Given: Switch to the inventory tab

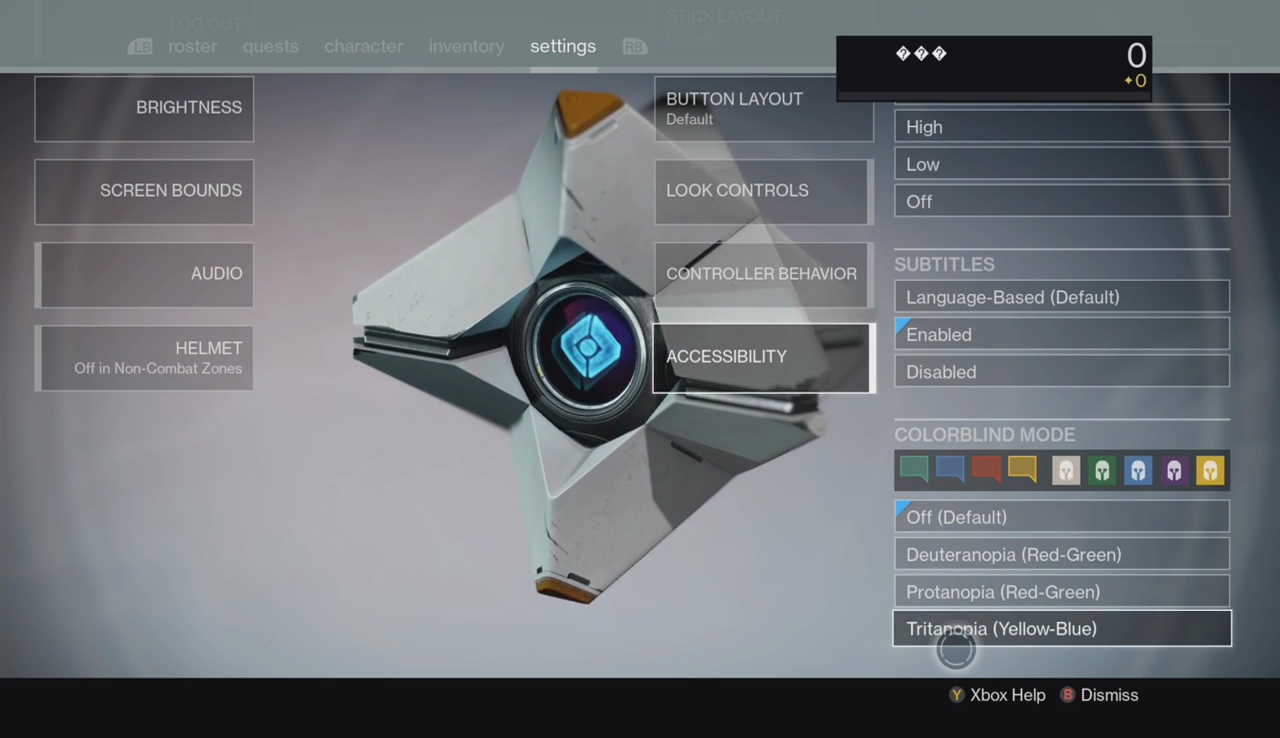Looking at the screenshot, I should pyautogui.click(x=466, y=46).
